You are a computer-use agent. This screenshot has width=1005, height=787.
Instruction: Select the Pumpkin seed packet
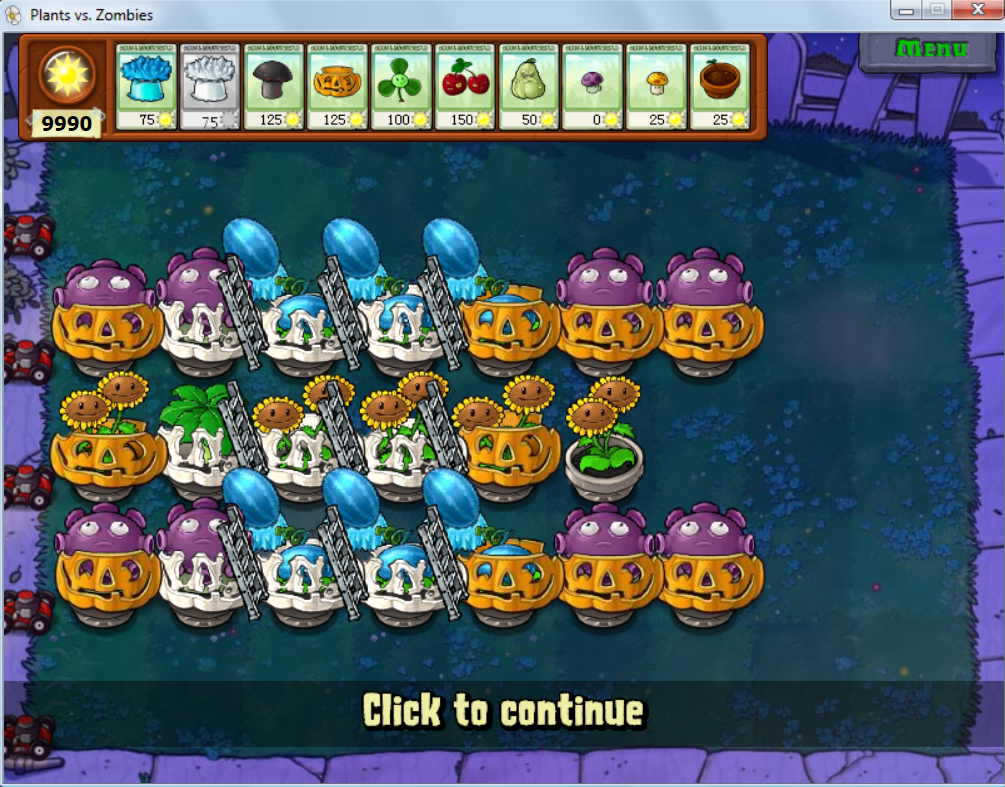point(338,88)
